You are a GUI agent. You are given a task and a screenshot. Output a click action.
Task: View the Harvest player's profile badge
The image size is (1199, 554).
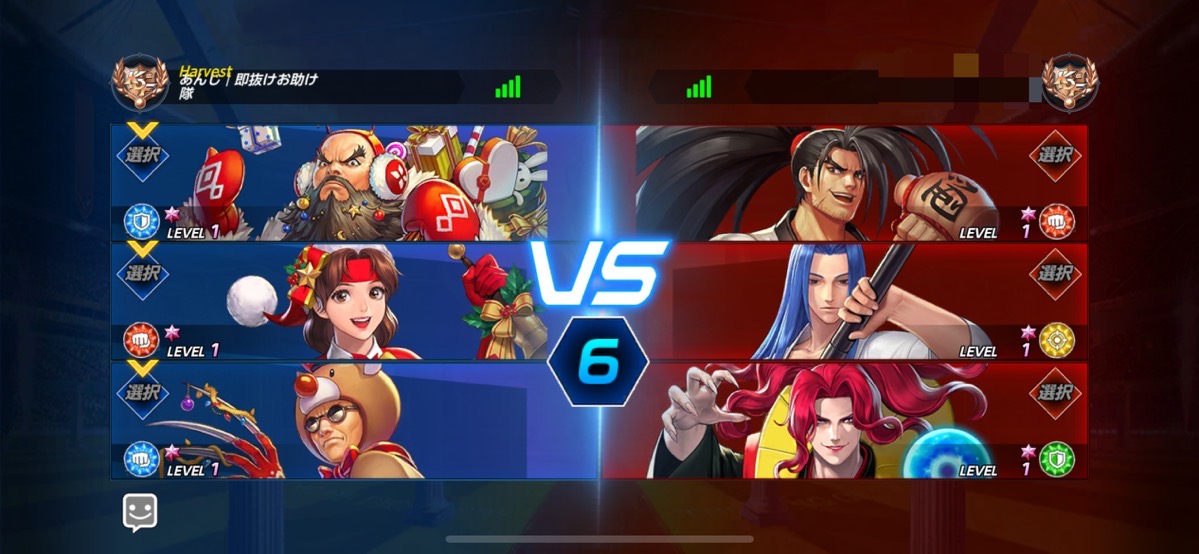pyautogui.click(x=140, y=86)
